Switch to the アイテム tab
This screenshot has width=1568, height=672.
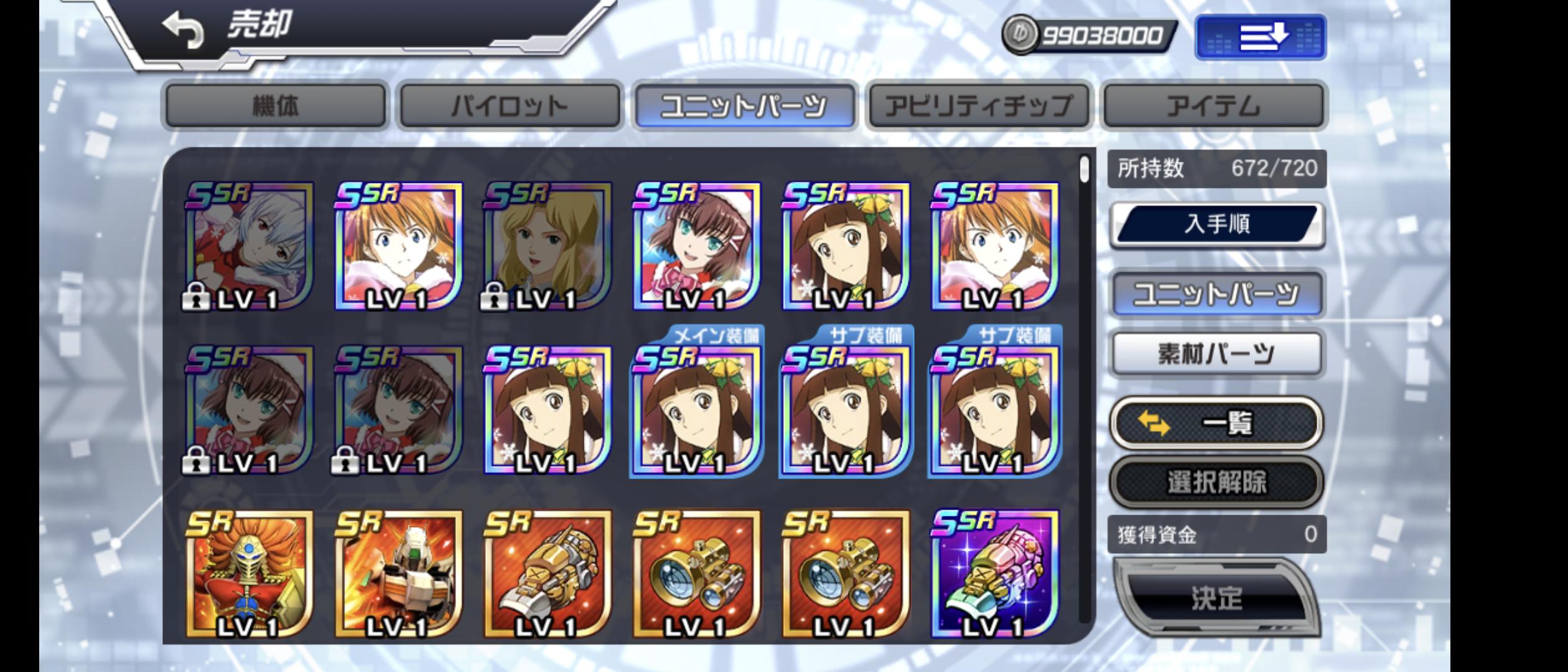coord(1213,106)
